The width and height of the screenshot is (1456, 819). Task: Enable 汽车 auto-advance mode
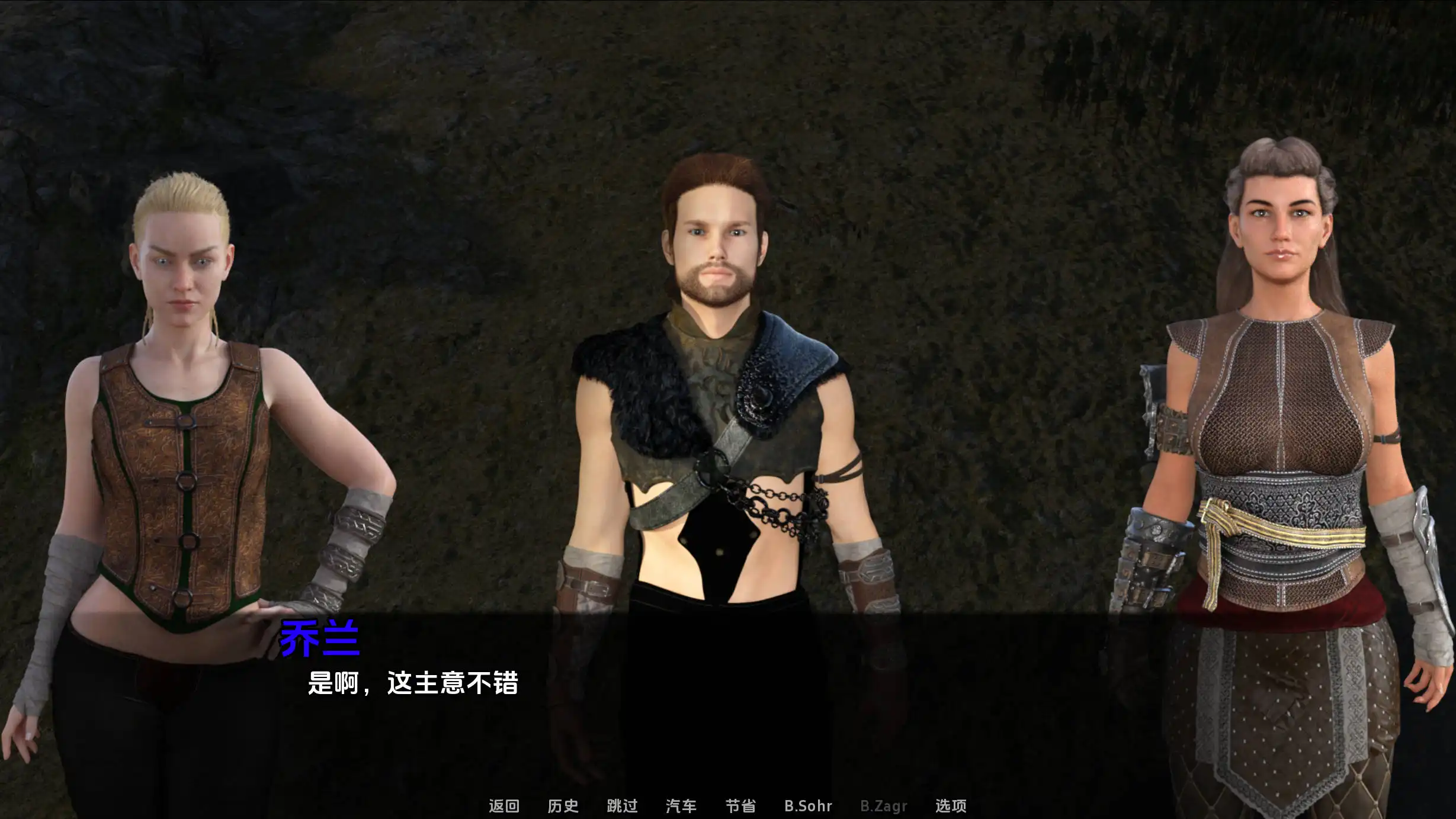point(681,806)
